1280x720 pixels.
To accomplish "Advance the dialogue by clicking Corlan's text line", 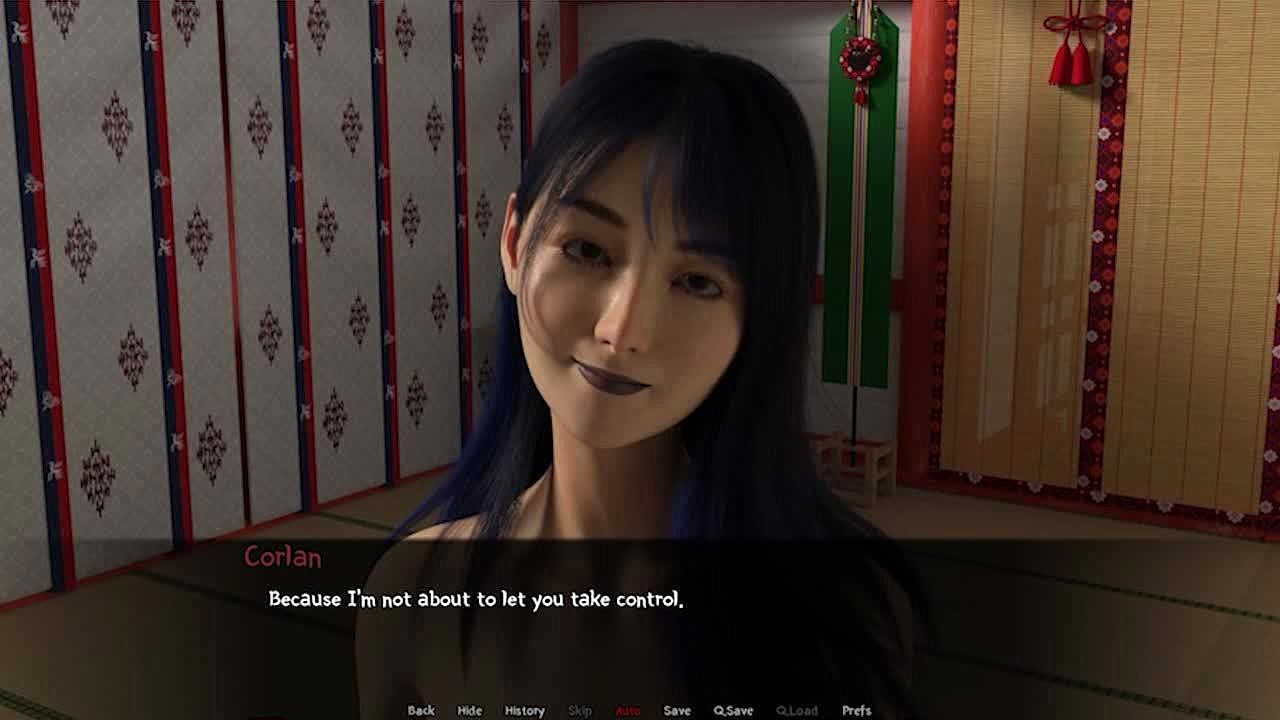I will [x=476, y=600].
